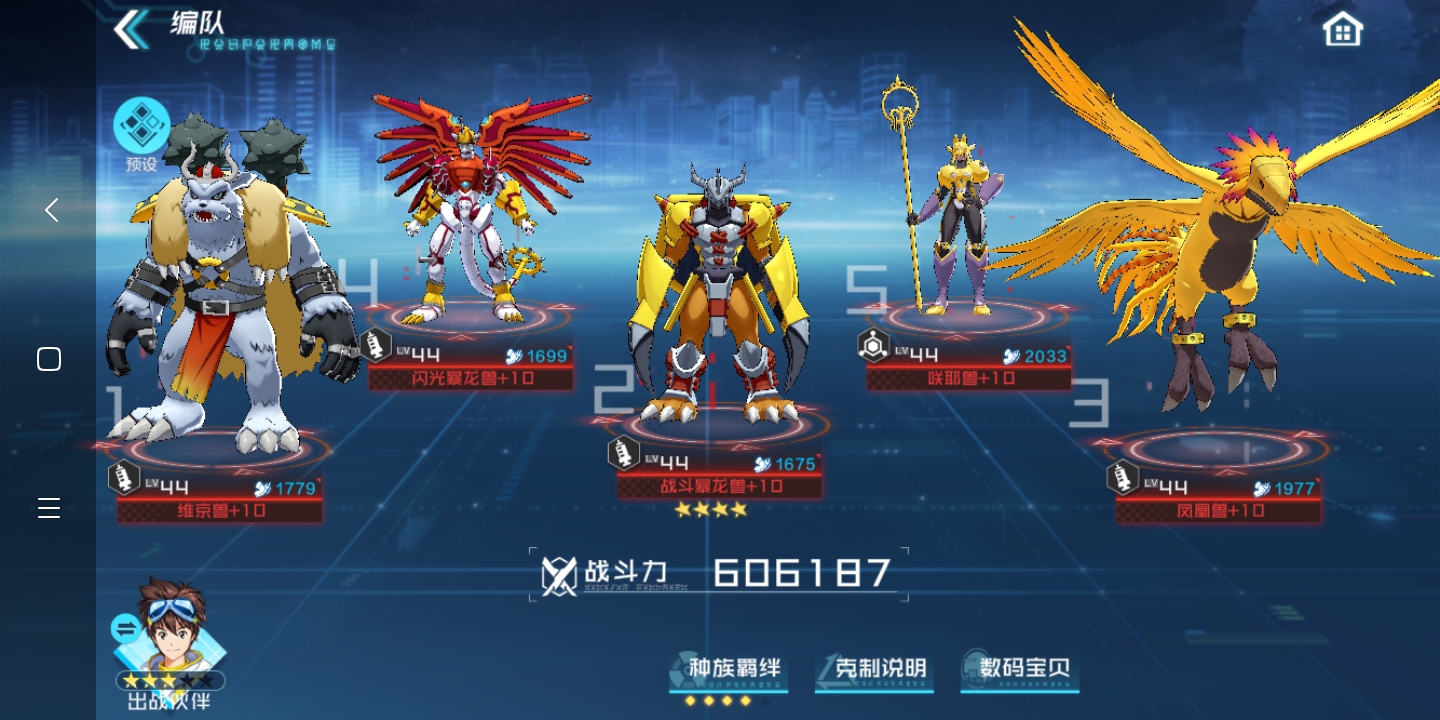Open 种族羁绊 species bond panel
Viewport: 1440px width, 720px height.
tap(728, 670)
